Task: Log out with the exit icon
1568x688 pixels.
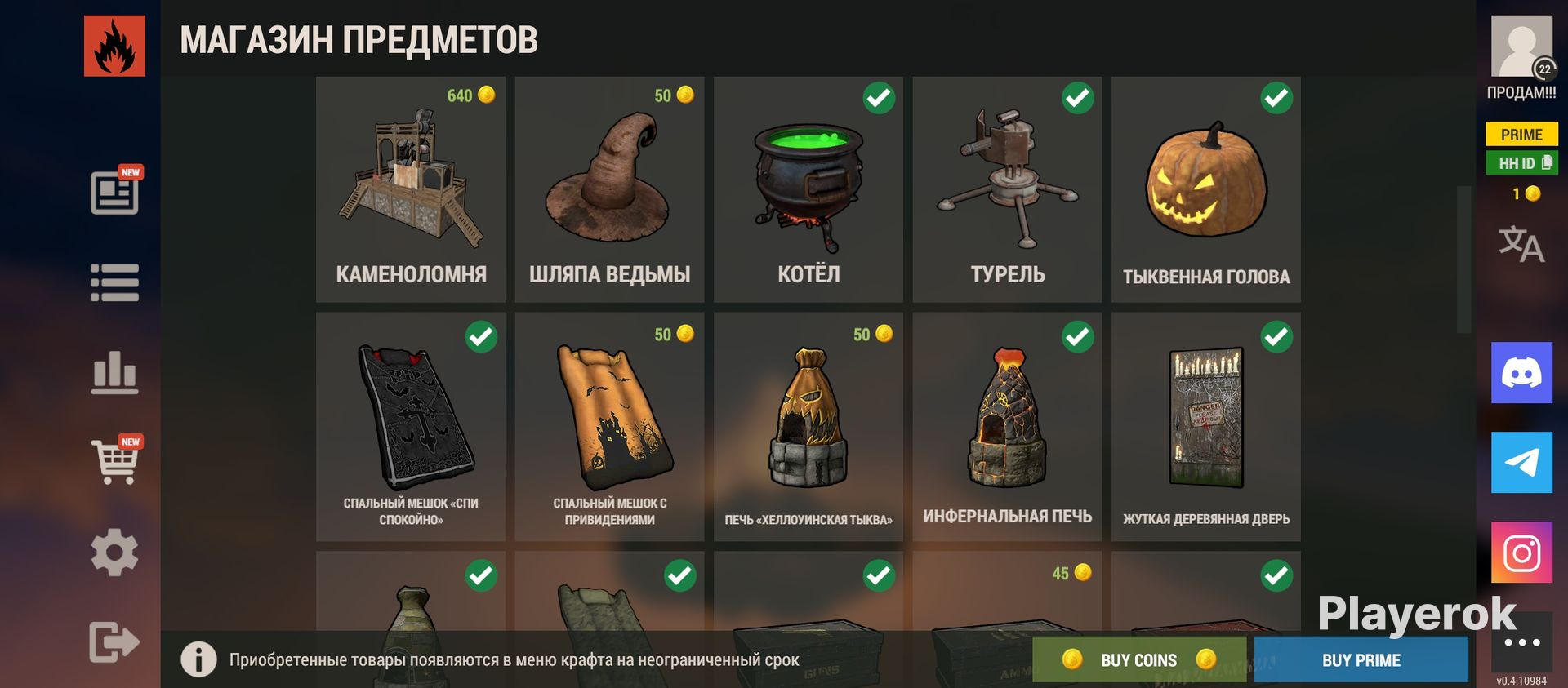Action: (114, 641)
